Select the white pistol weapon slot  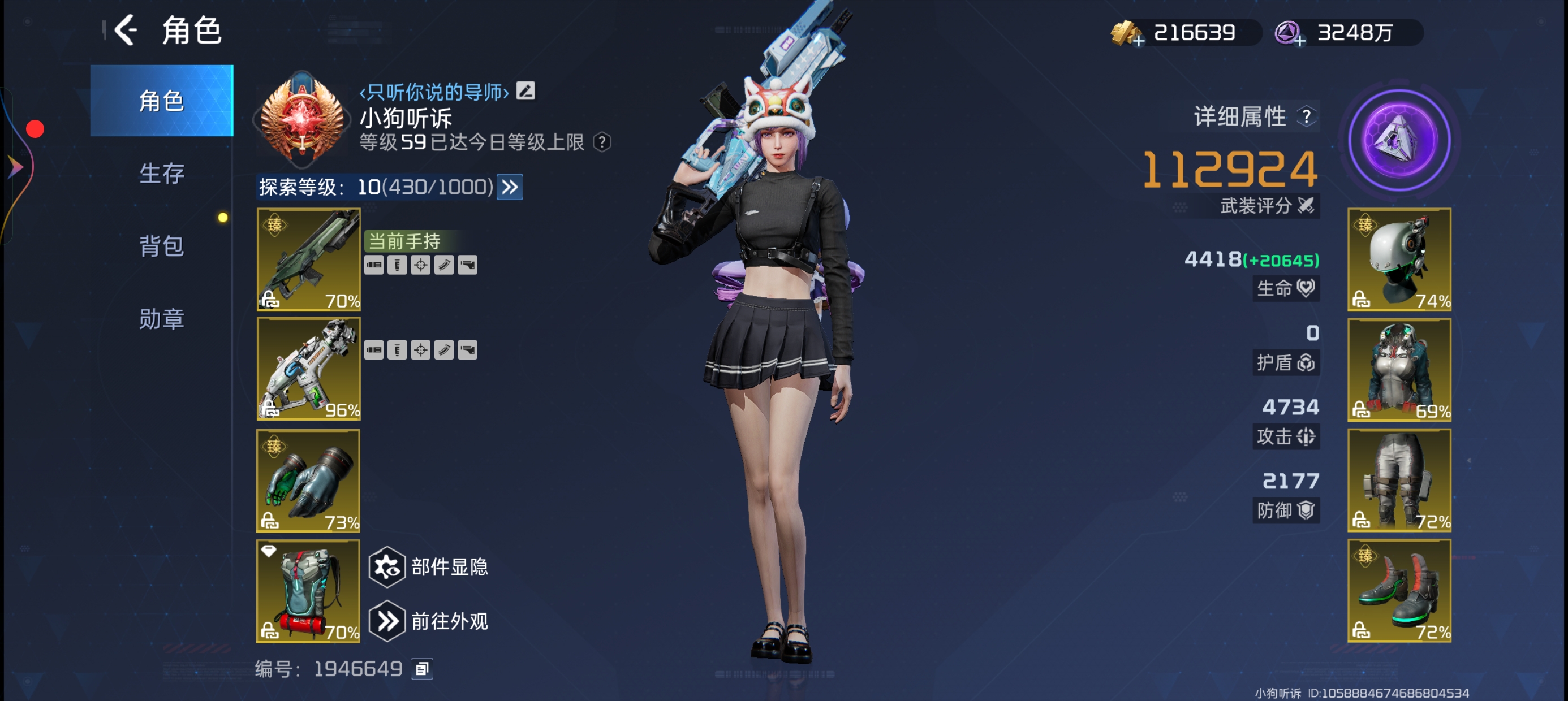click(x=308, y=369)
